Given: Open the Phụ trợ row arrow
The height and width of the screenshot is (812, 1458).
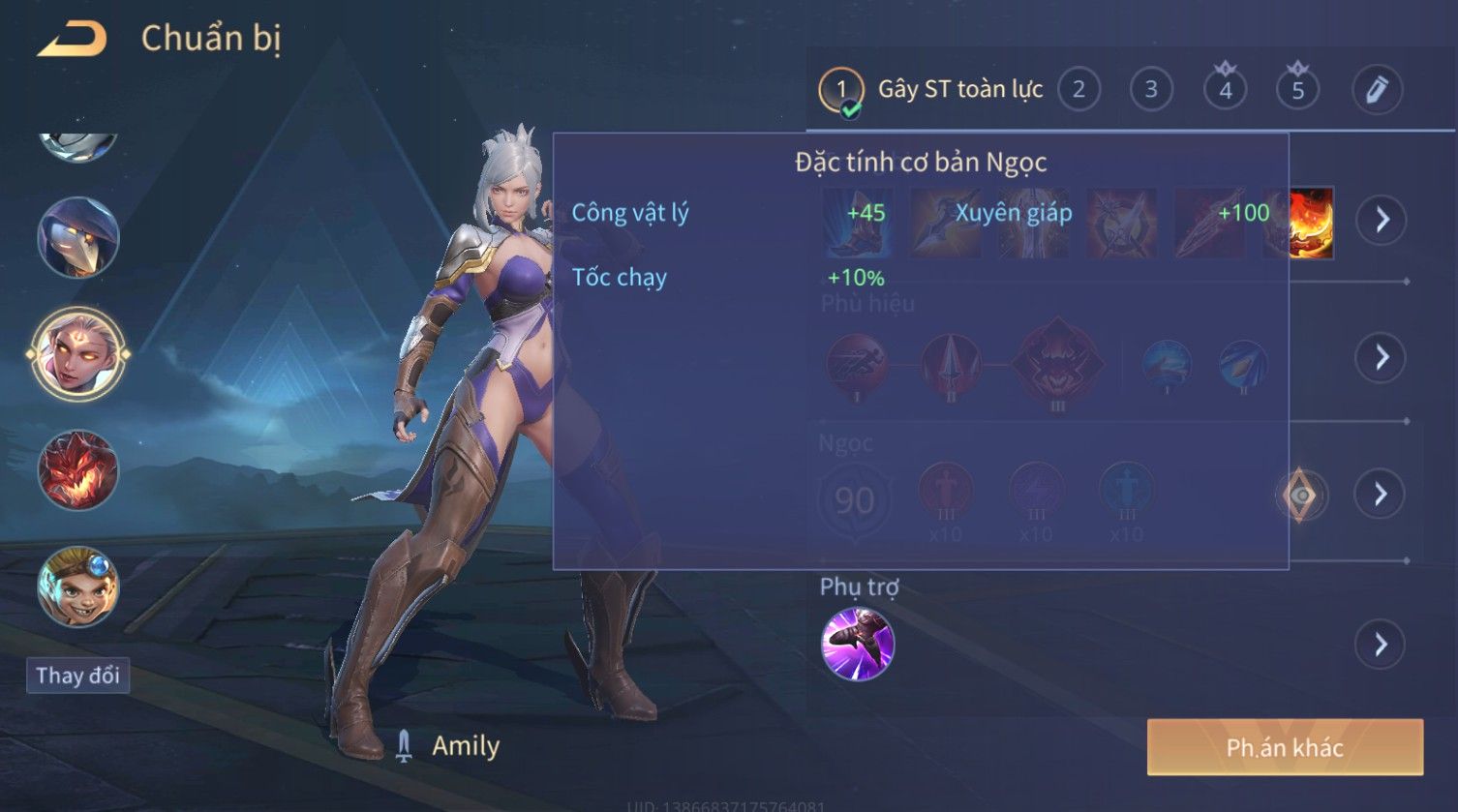Looking at the screenshot, I should click(x=1381, y=645).
